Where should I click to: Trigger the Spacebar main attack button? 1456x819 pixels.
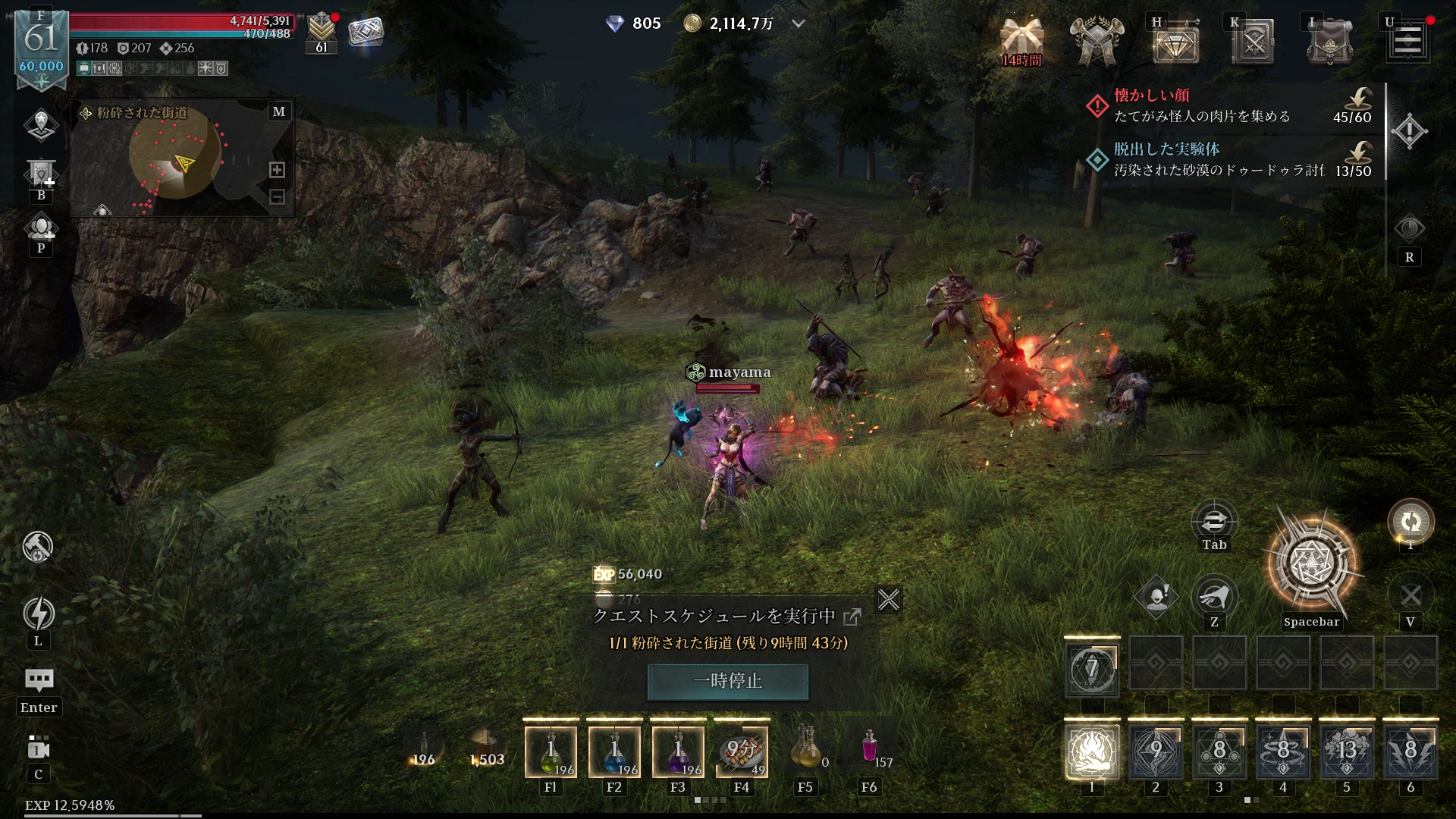coord(1312,565)
